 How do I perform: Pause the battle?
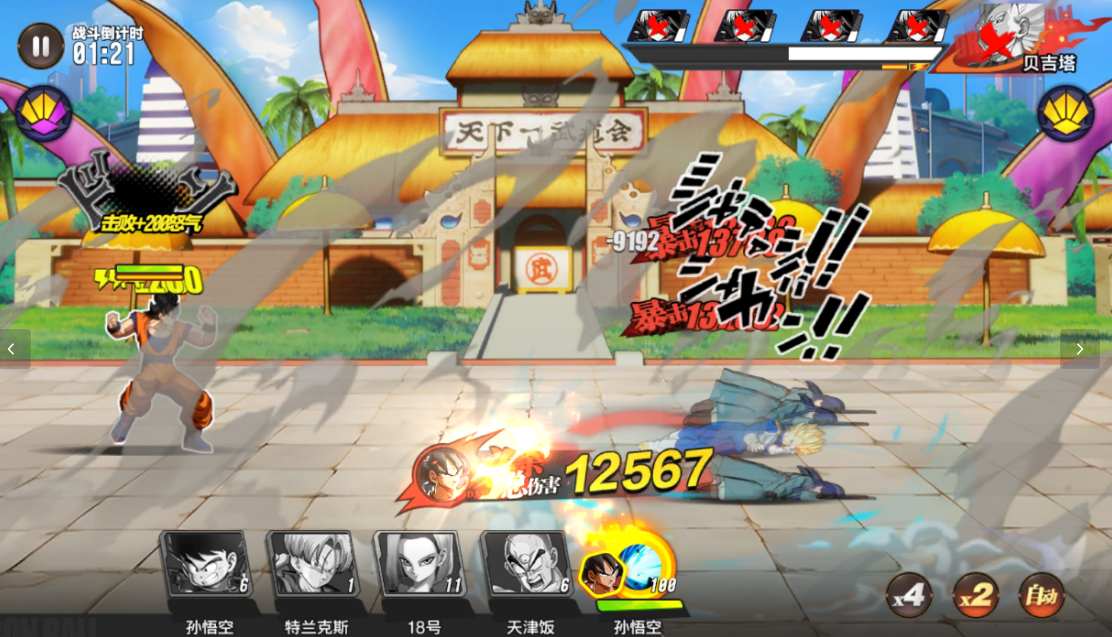pos(40,46)
